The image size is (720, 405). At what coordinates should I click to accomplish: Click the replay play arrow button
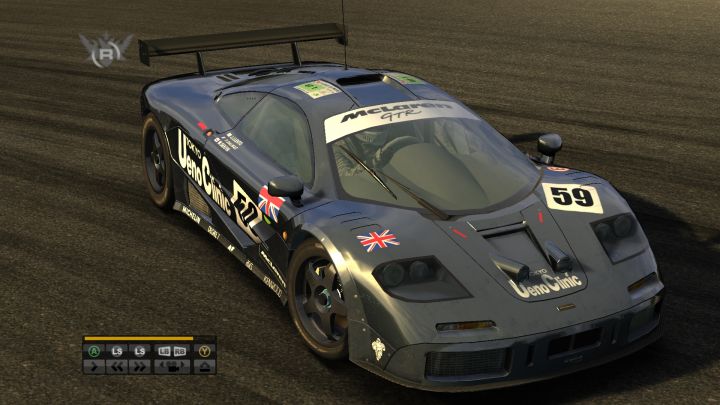click(x=94, y=366)
